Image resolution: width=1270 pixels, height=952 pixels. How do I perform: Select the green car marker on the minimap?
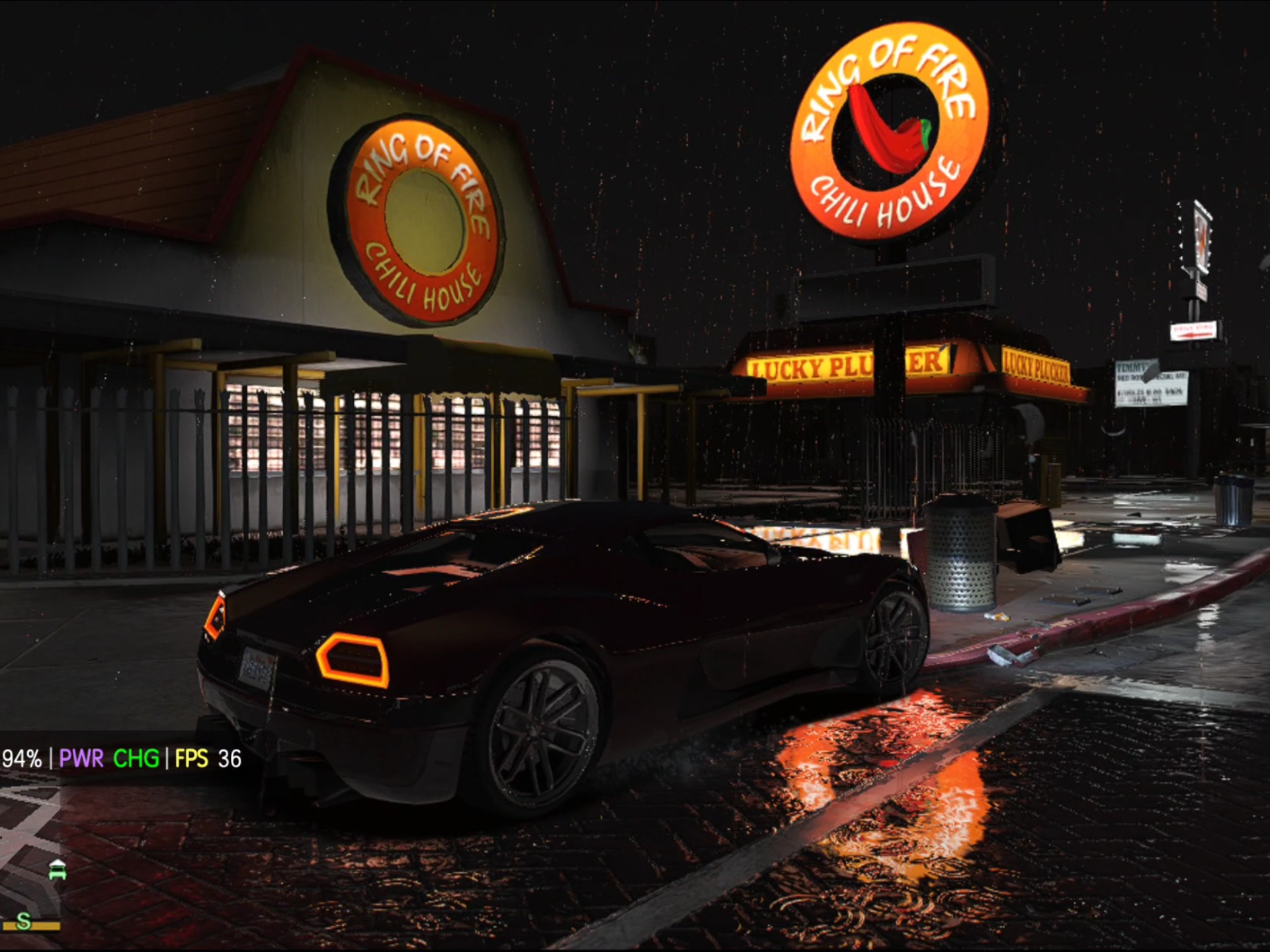[x=58, y=870]
